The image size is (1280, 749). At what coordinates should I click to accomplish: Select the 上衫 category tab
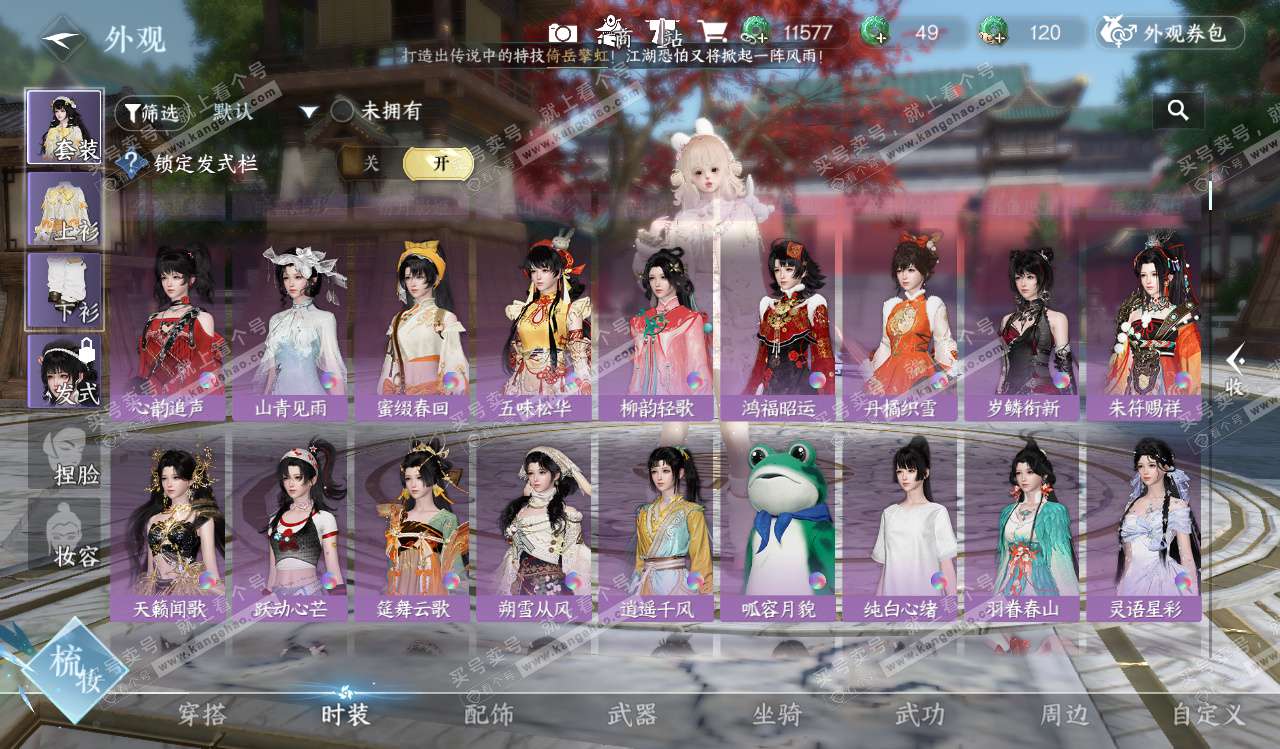64,209
